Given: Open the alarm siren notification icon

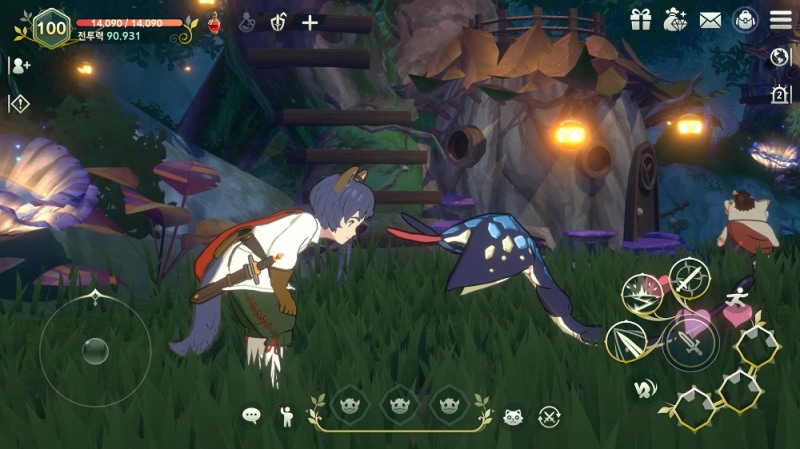Looking at the screenshot, I should click(x=781, y=94).
